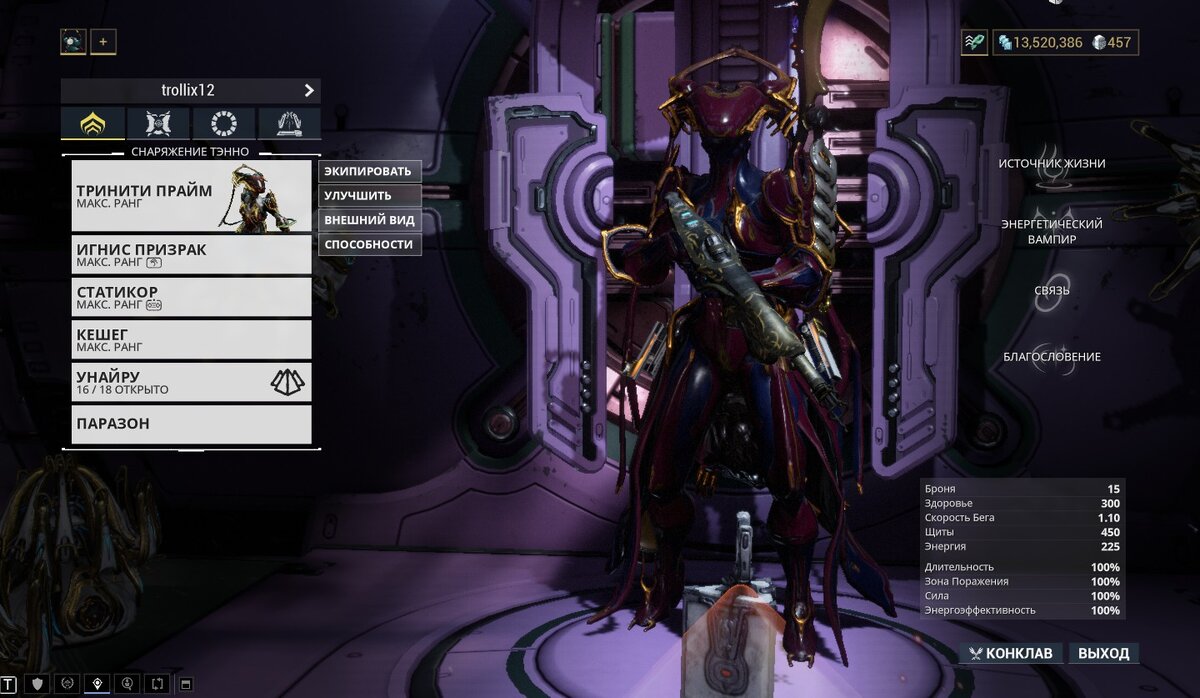
Task: Click the shield icon in bottom bar
Action: [x=38, y=684]
